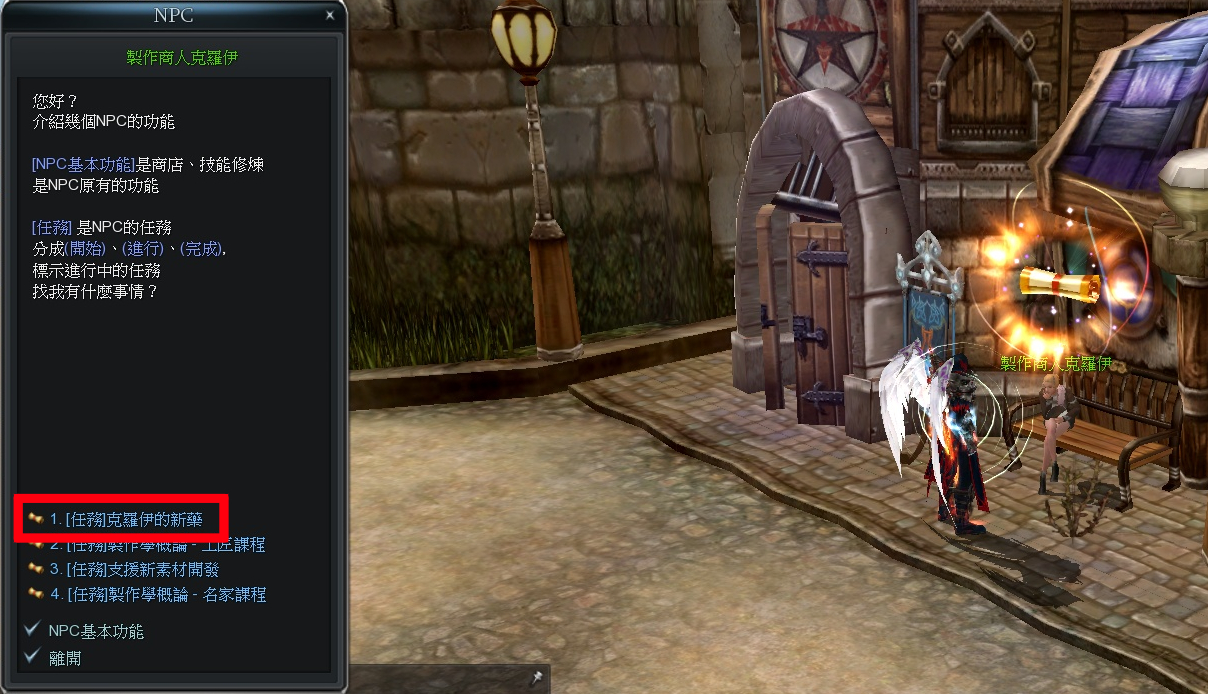Choose quest 2 製作學概論 - 工匠課程
Image resolution: width=1208 pixels, height=694 pixels.
point(157,545)
